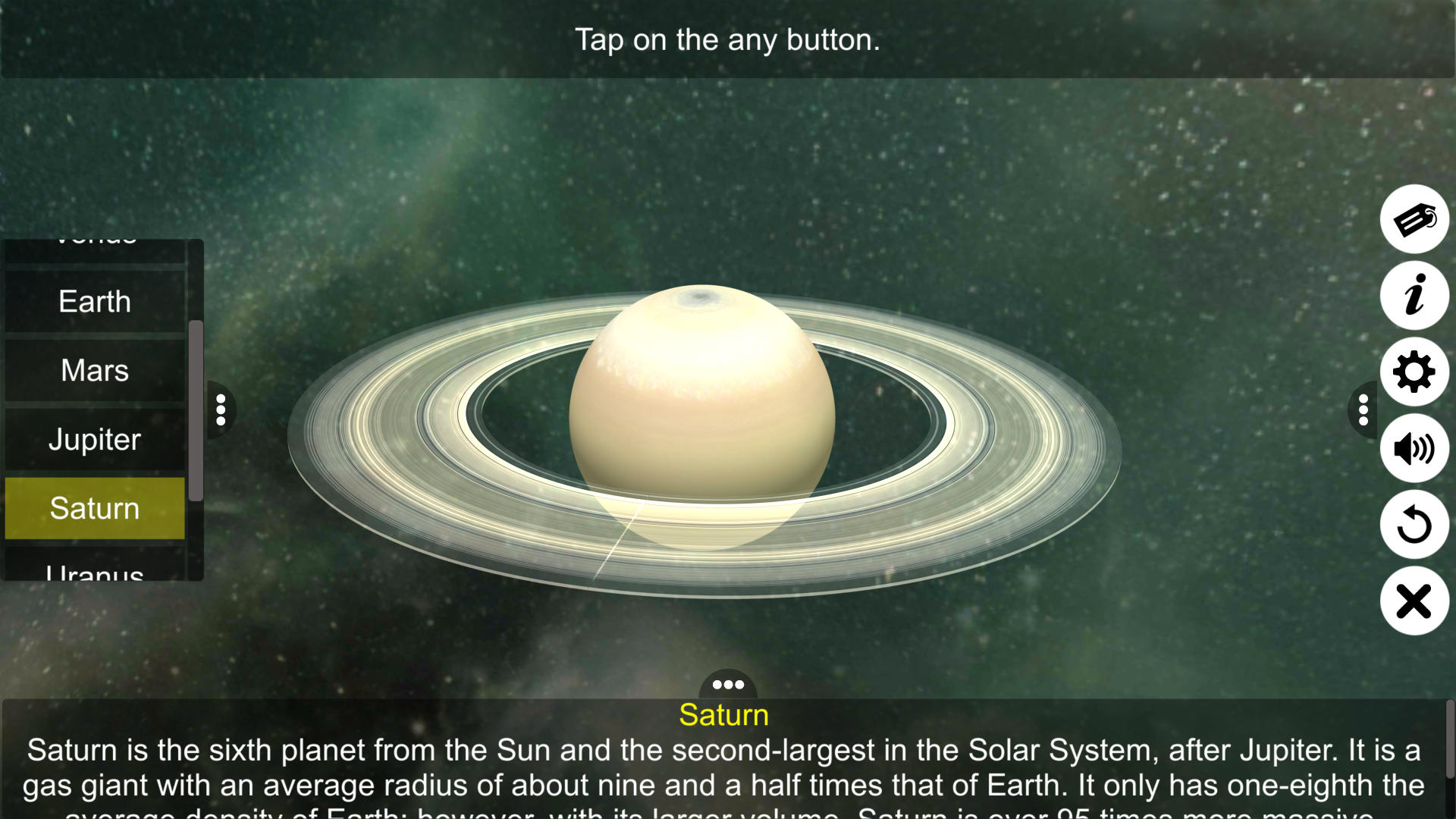Screen dimensions: 1456x819
Task: Tap the Saturn 3D model
Action: (704, 413)
